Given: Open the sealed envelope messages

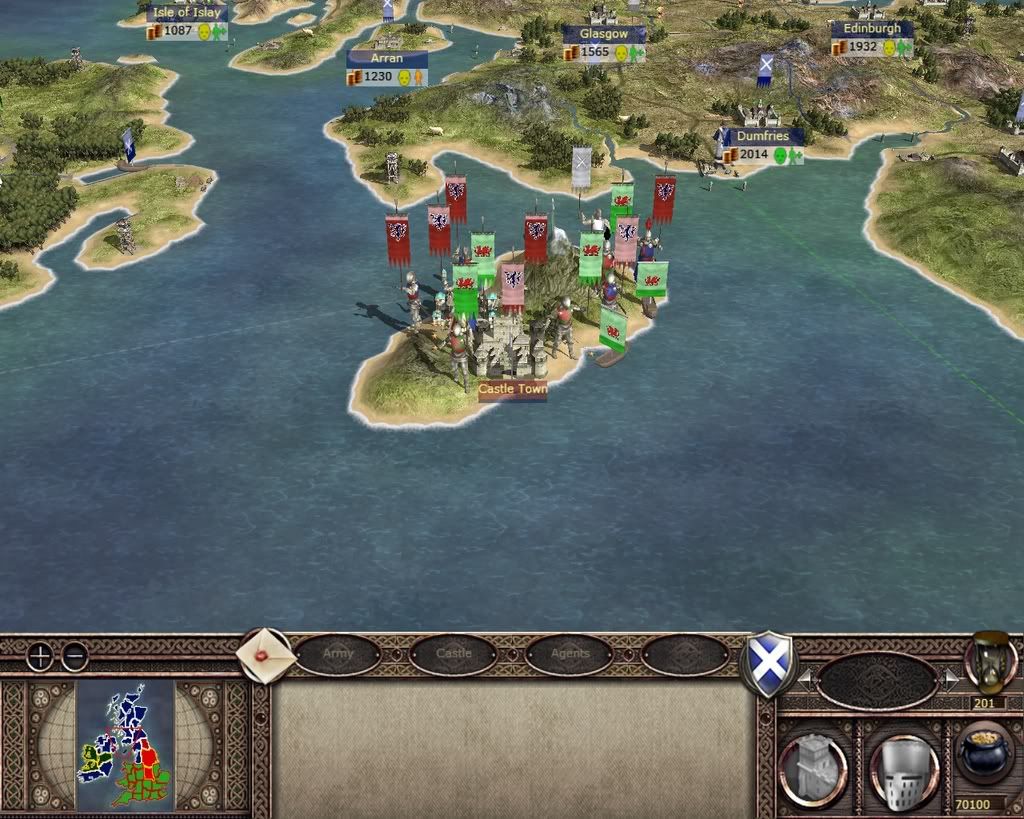Looking at the screenshot, I should coord(265,655).
